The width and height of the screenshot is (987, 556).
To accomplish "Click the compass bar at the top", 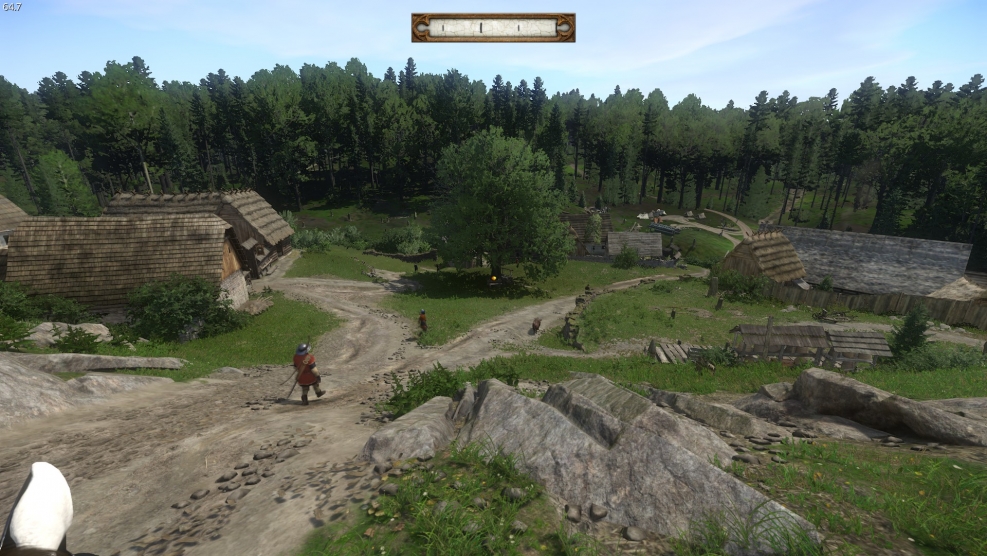I will coord(493,28).
